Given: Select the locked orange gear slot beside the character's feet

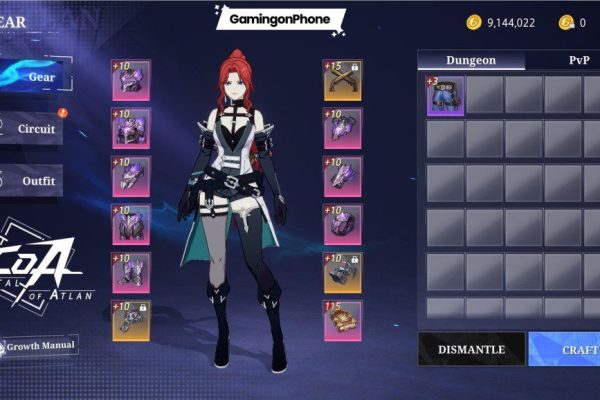Looking at the screenshot, I should [131, 320].
